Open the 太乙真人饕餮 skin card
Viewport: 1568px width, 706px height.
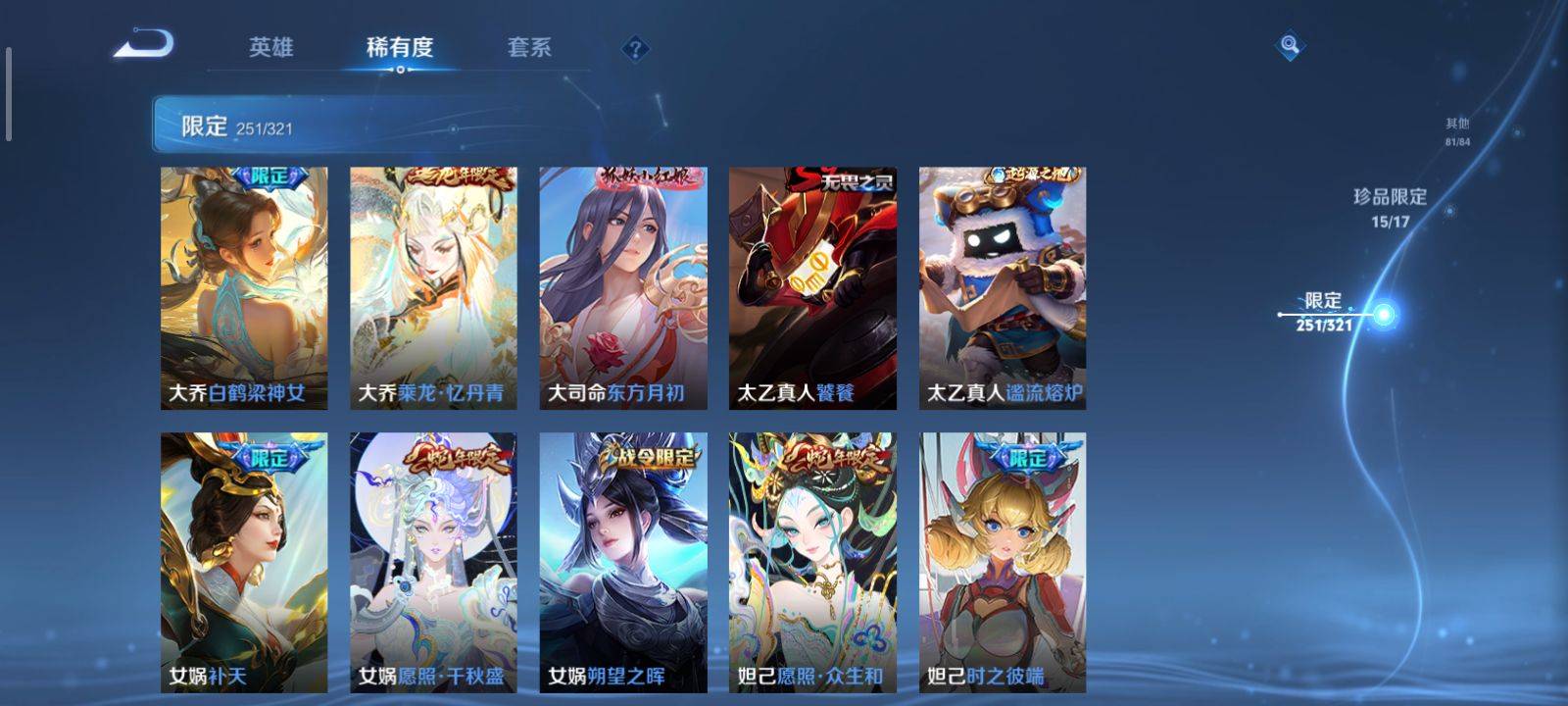(812, 288)
